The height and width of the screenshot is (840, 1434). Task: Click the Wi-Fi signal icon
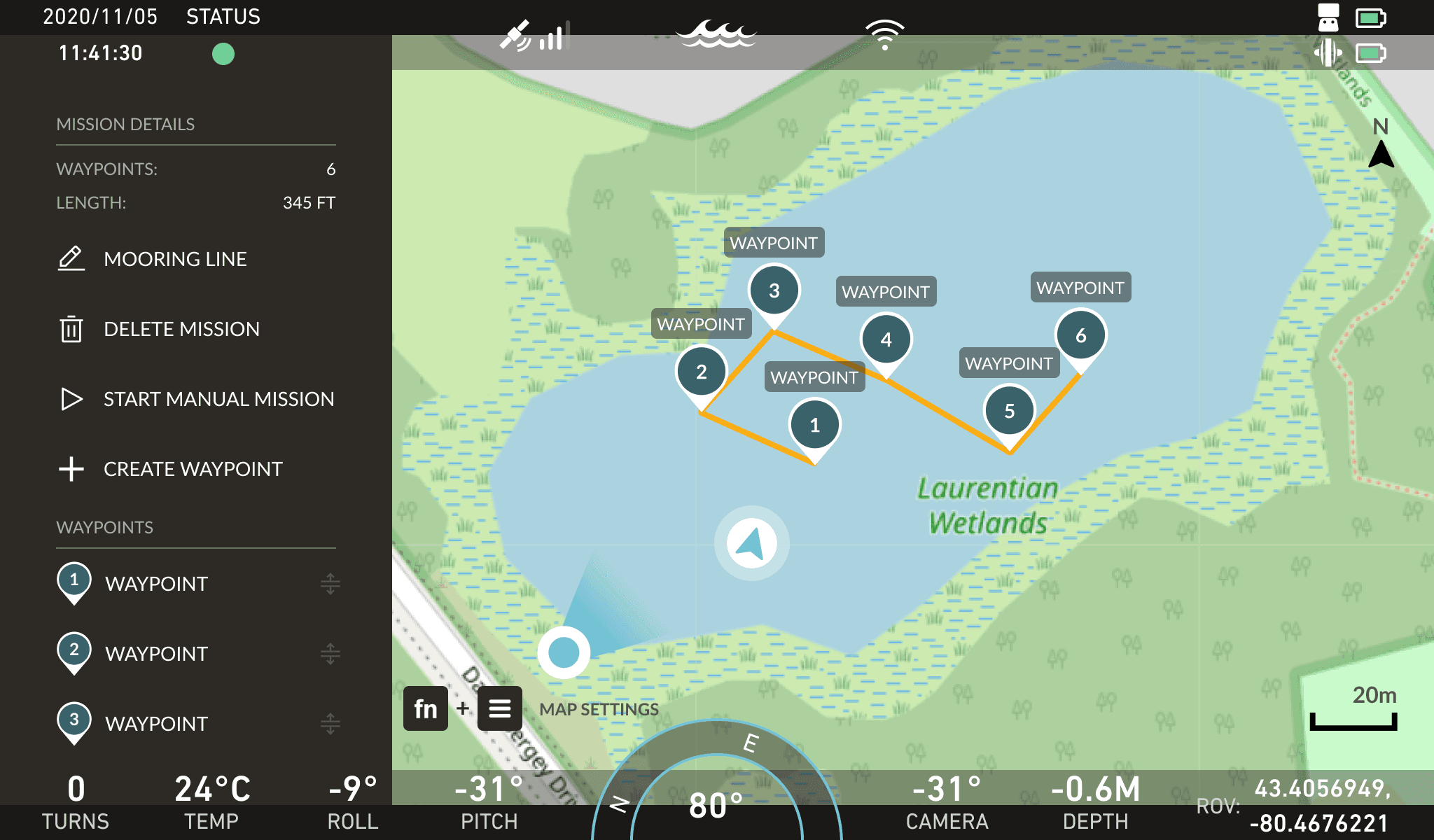[x=885, y=34]
